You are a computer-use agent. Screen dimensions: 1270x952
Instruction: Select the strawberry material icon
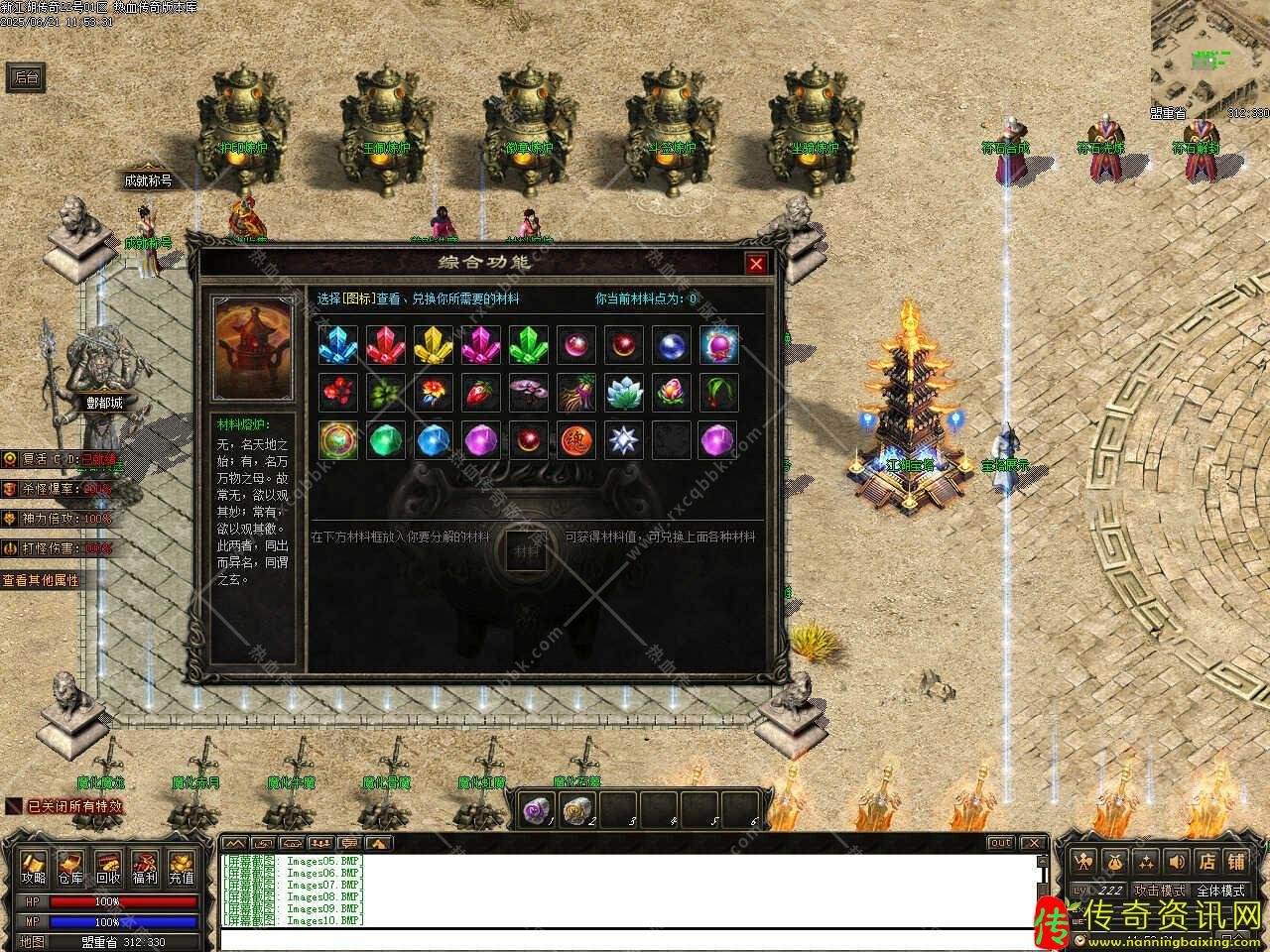(x=480, y=393)
